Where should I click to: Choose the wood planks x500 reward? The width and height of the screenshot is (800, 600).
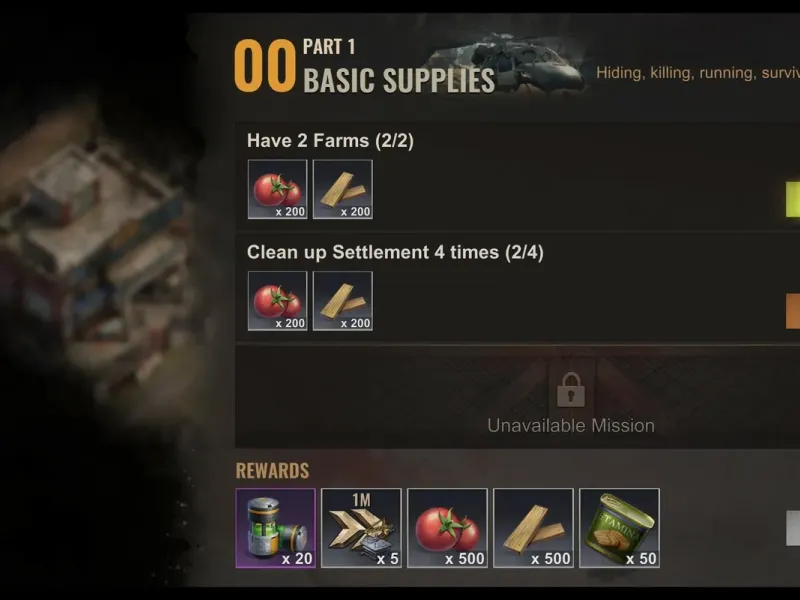[x=533, y=528]
